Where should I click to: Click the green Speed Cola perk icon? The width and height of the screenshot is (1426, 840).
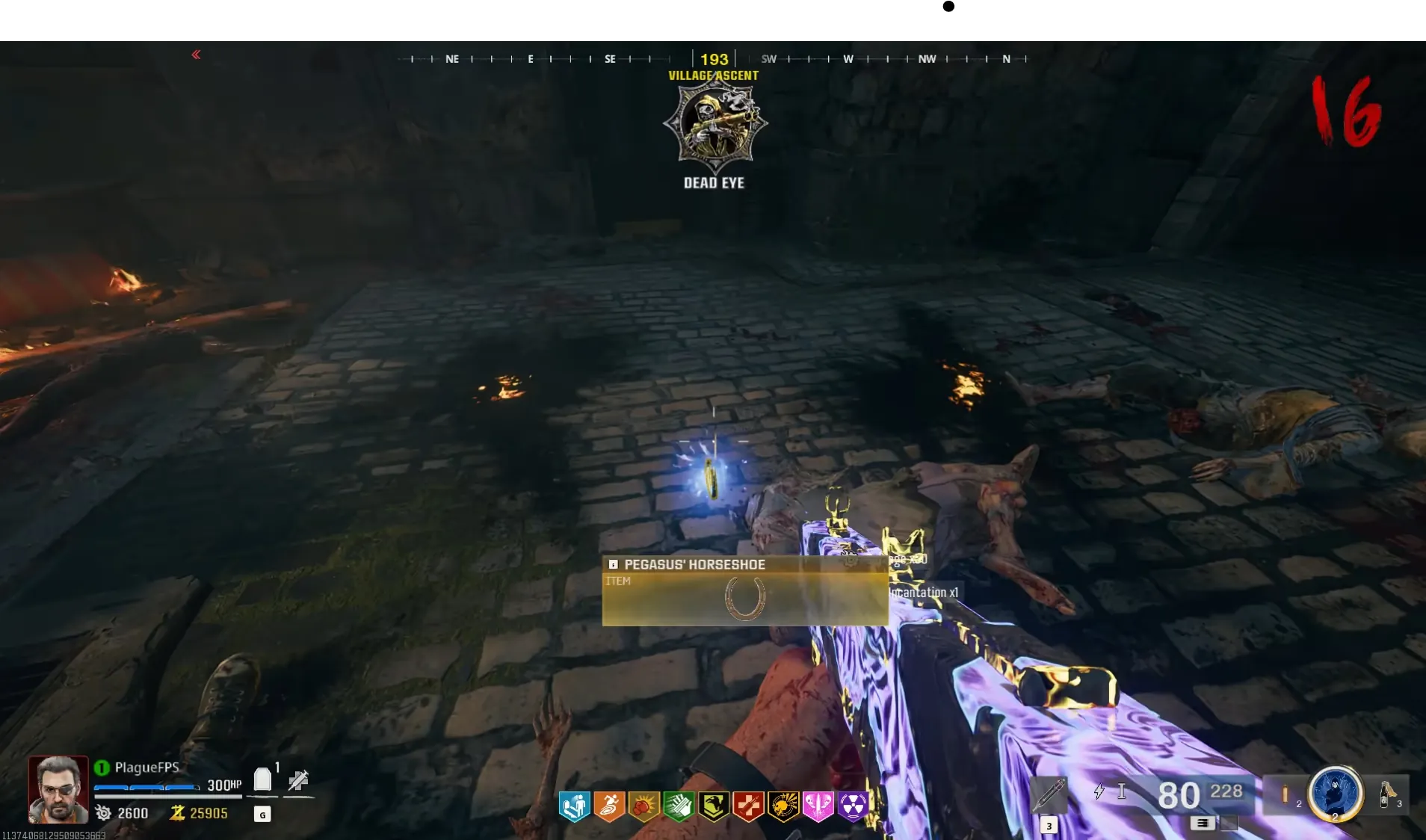point(679,806)
